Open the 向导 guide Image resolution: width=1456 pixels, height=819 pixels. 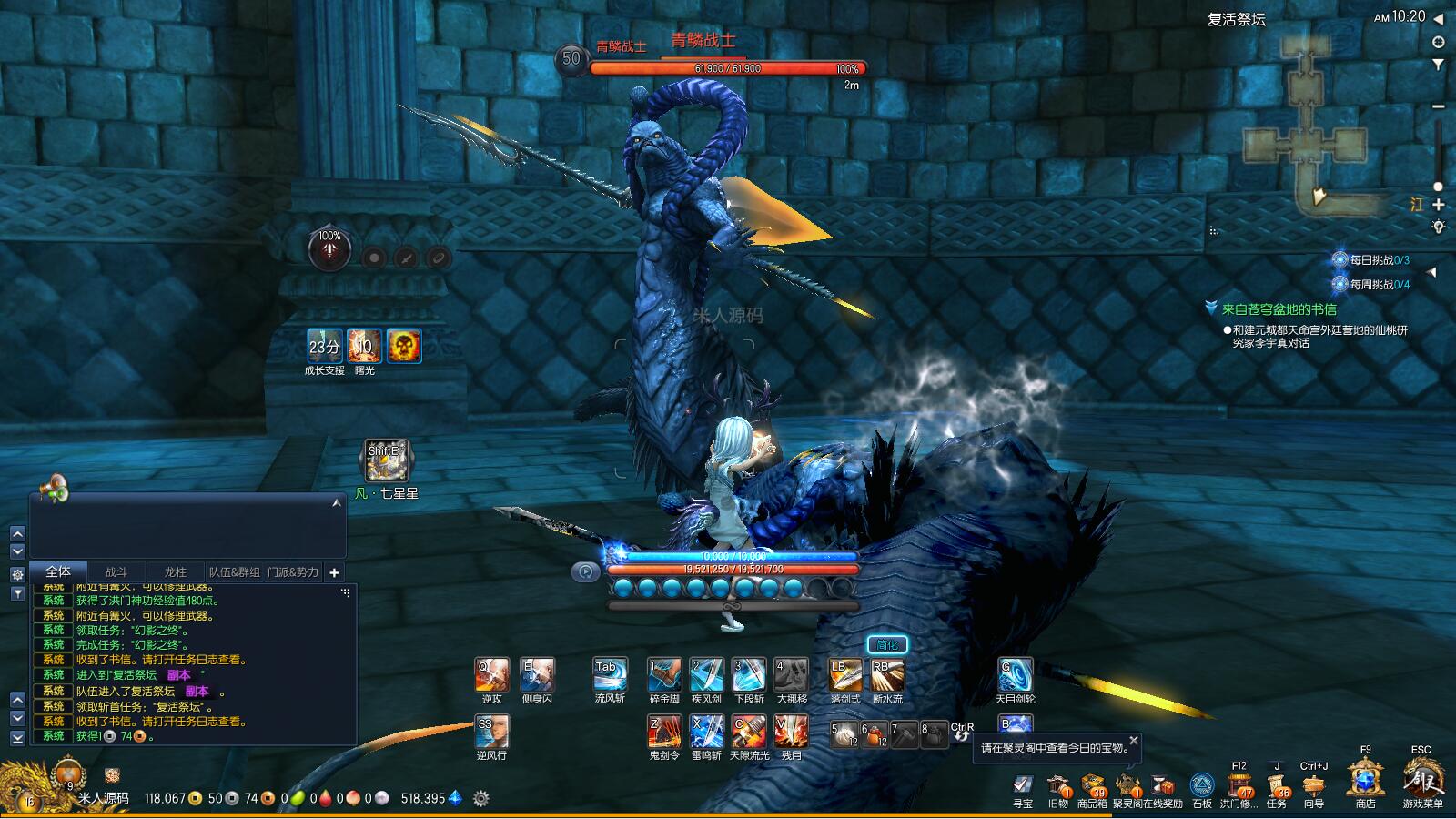click(1313, 784)
